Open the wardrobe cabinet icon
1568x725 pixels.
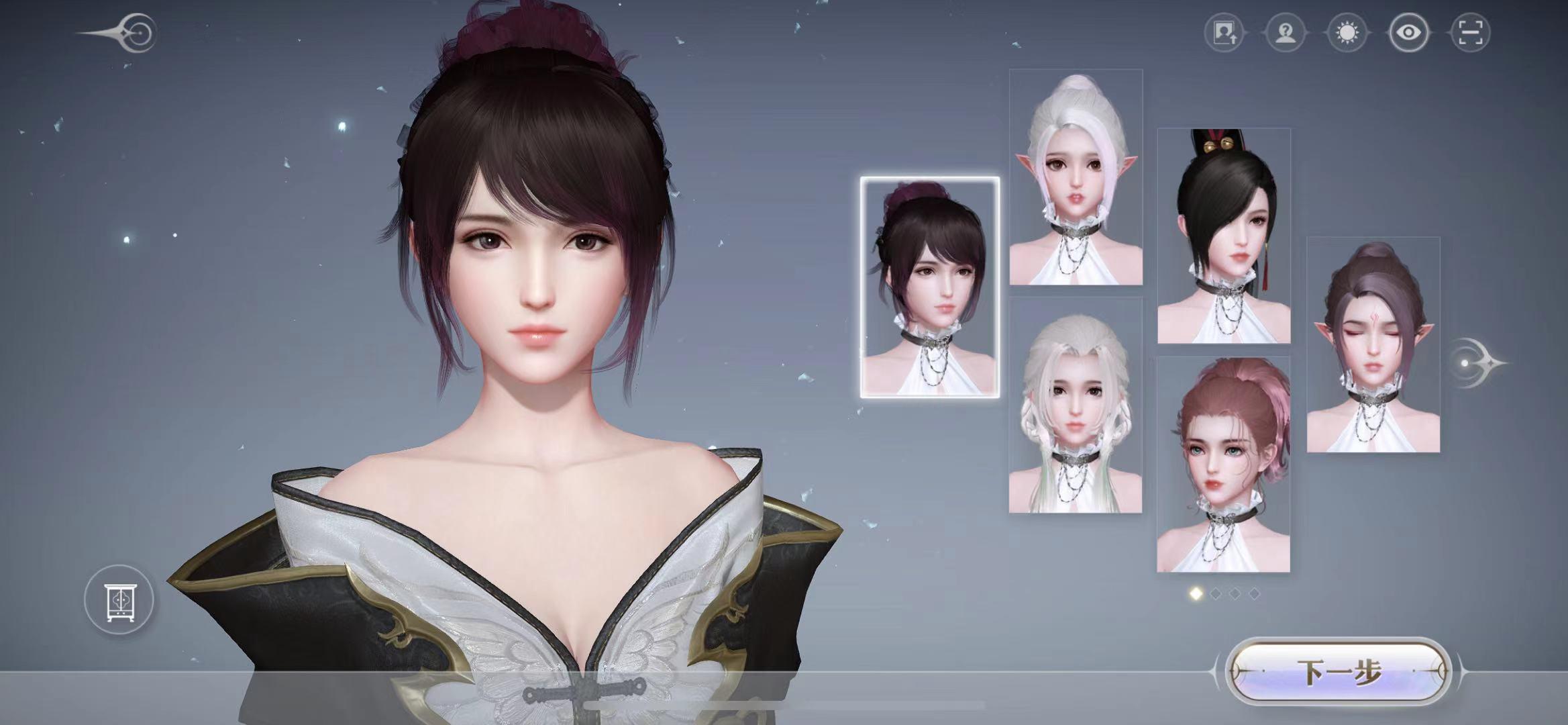[x=119, y=599]
